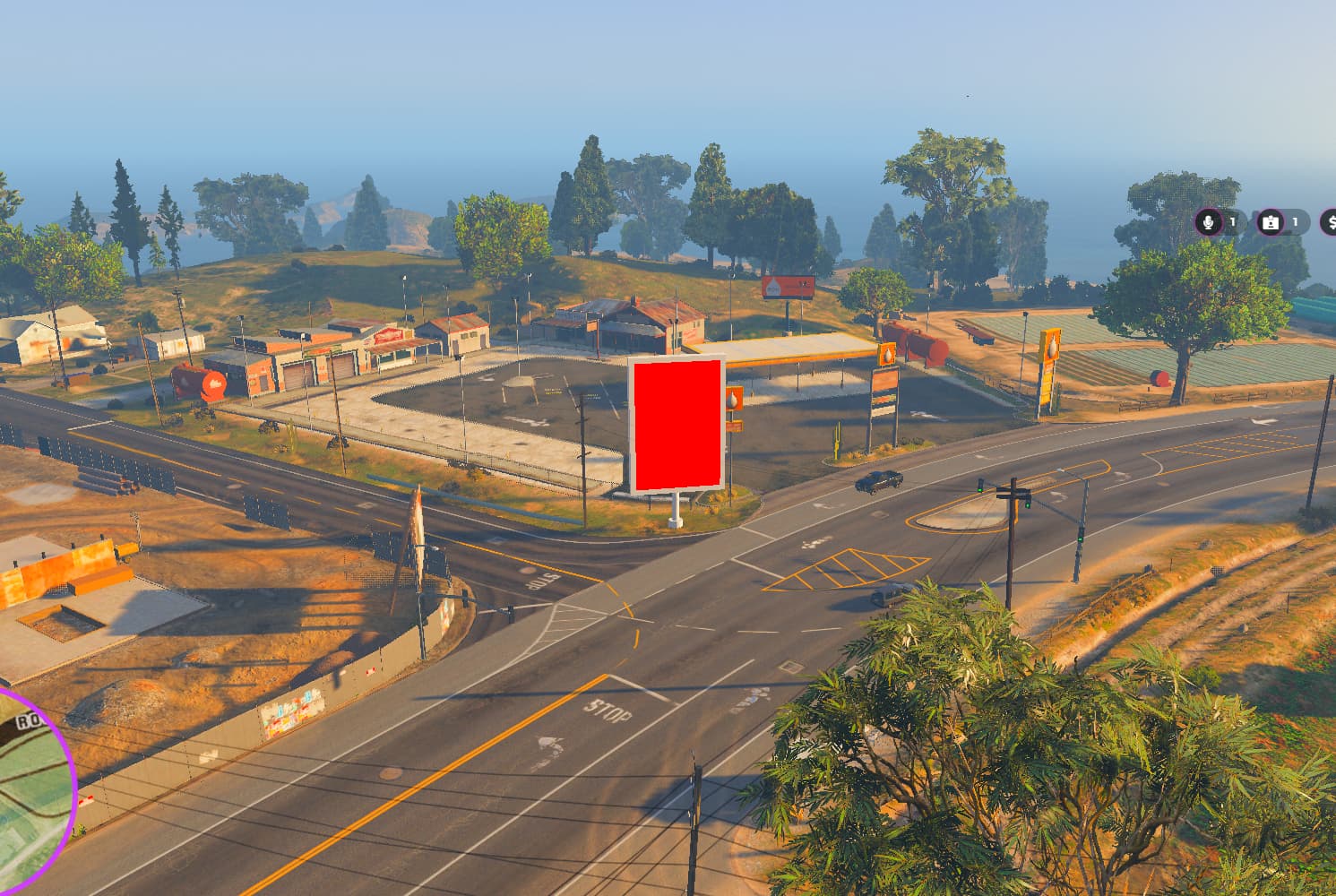
Task: Click the RON droplet logo on the hillside billboard
Action: pos(774,286)
